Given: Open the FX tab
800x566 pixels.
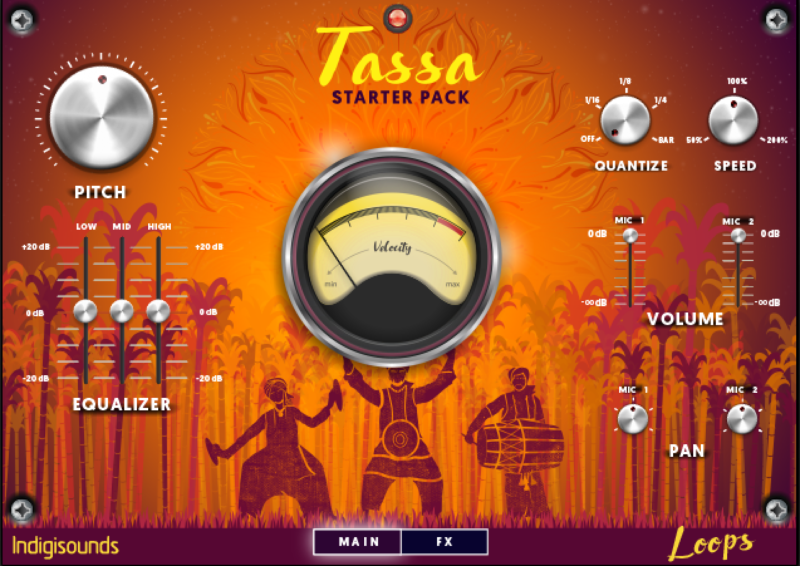Looking at the screenshot, I should [x=444, y=542].
